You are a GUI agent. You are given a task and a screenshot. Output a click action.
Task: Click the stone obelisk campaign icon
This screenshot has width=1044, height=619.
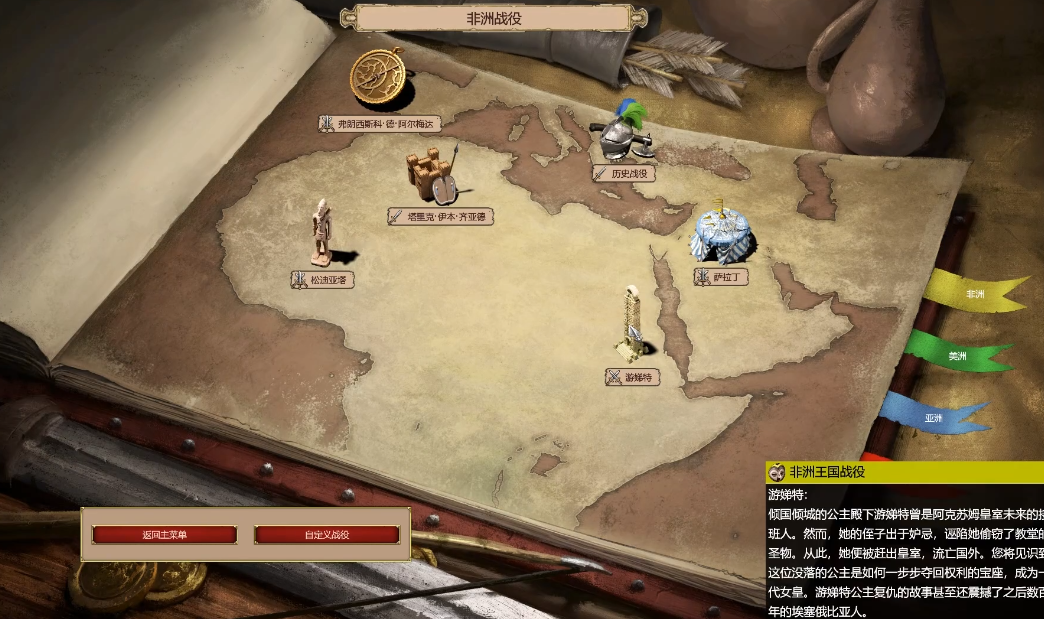click(x=631, y=325)
